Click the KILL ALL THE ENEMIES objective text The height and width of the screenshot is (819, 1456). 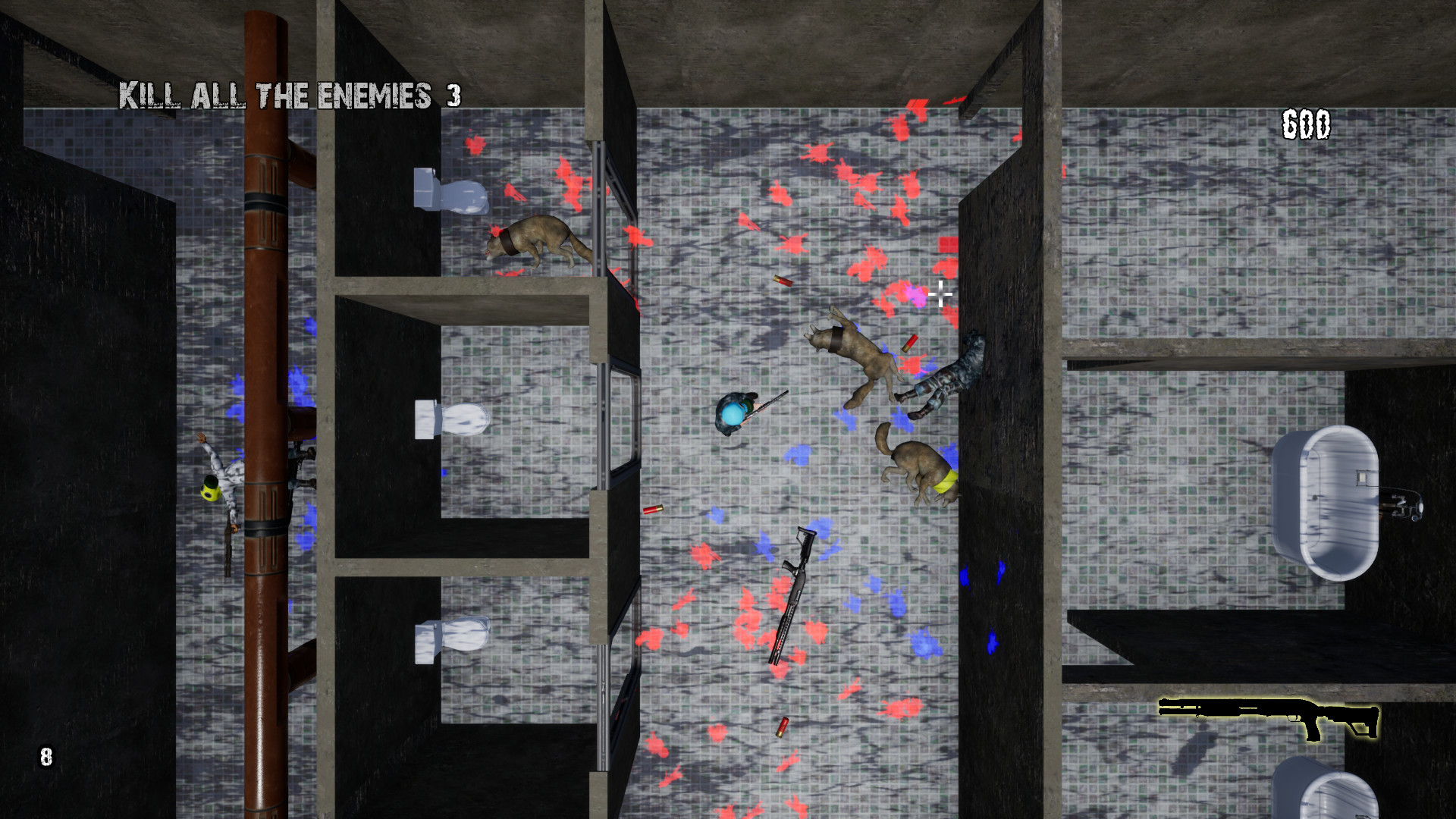[277, 95]
